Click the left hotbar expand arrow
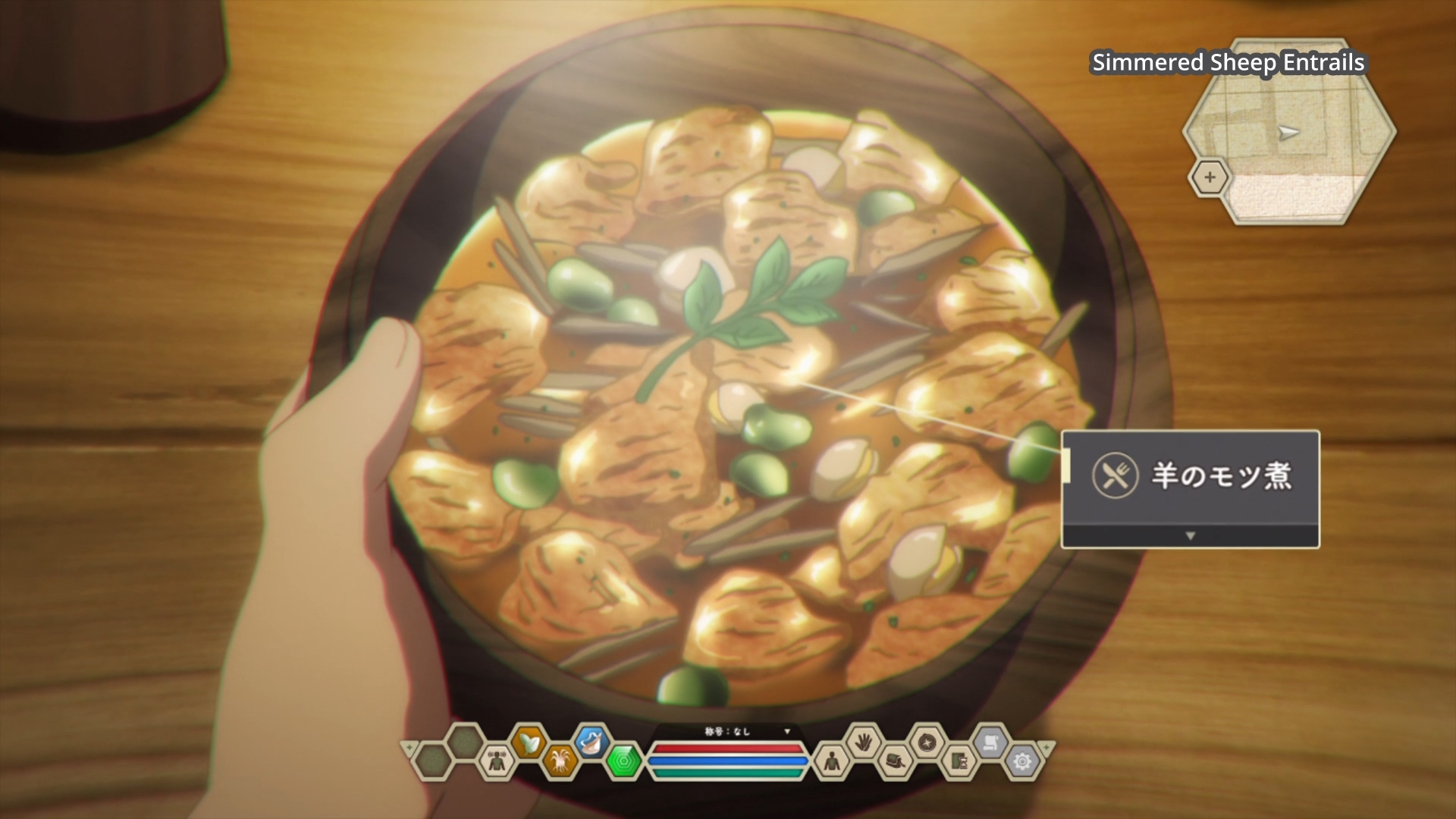Screen dimensions: 1456x819 point(409,748)
